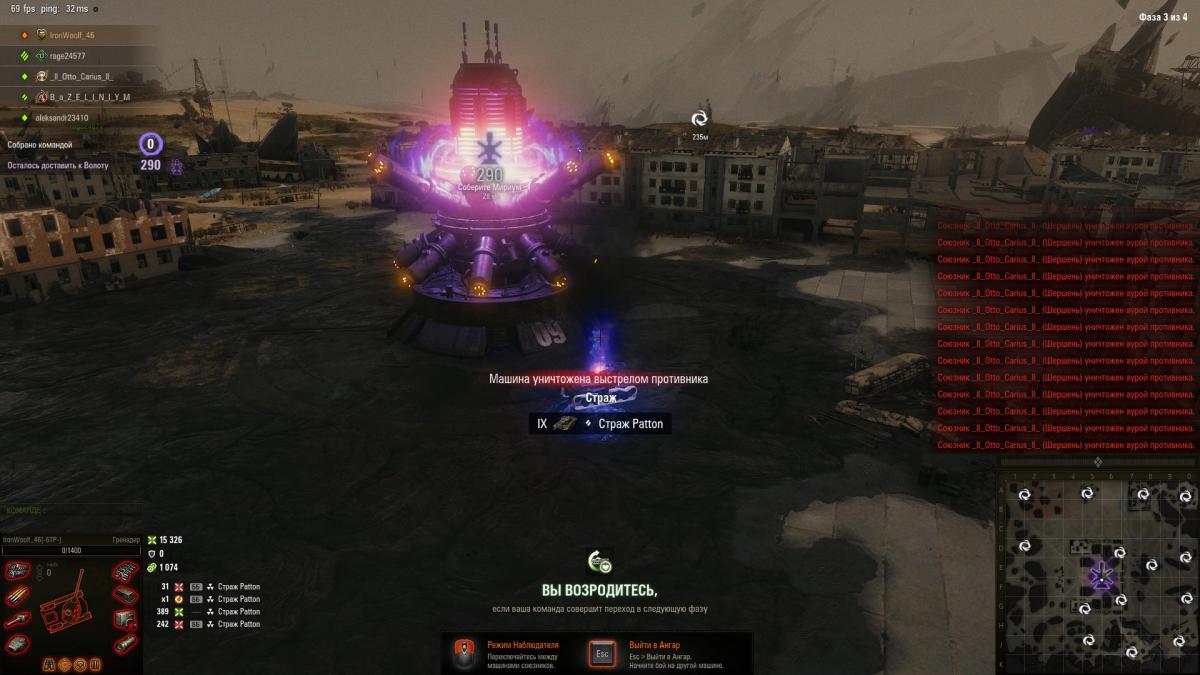Click the gun module icon on damage panel

(17, 621)
